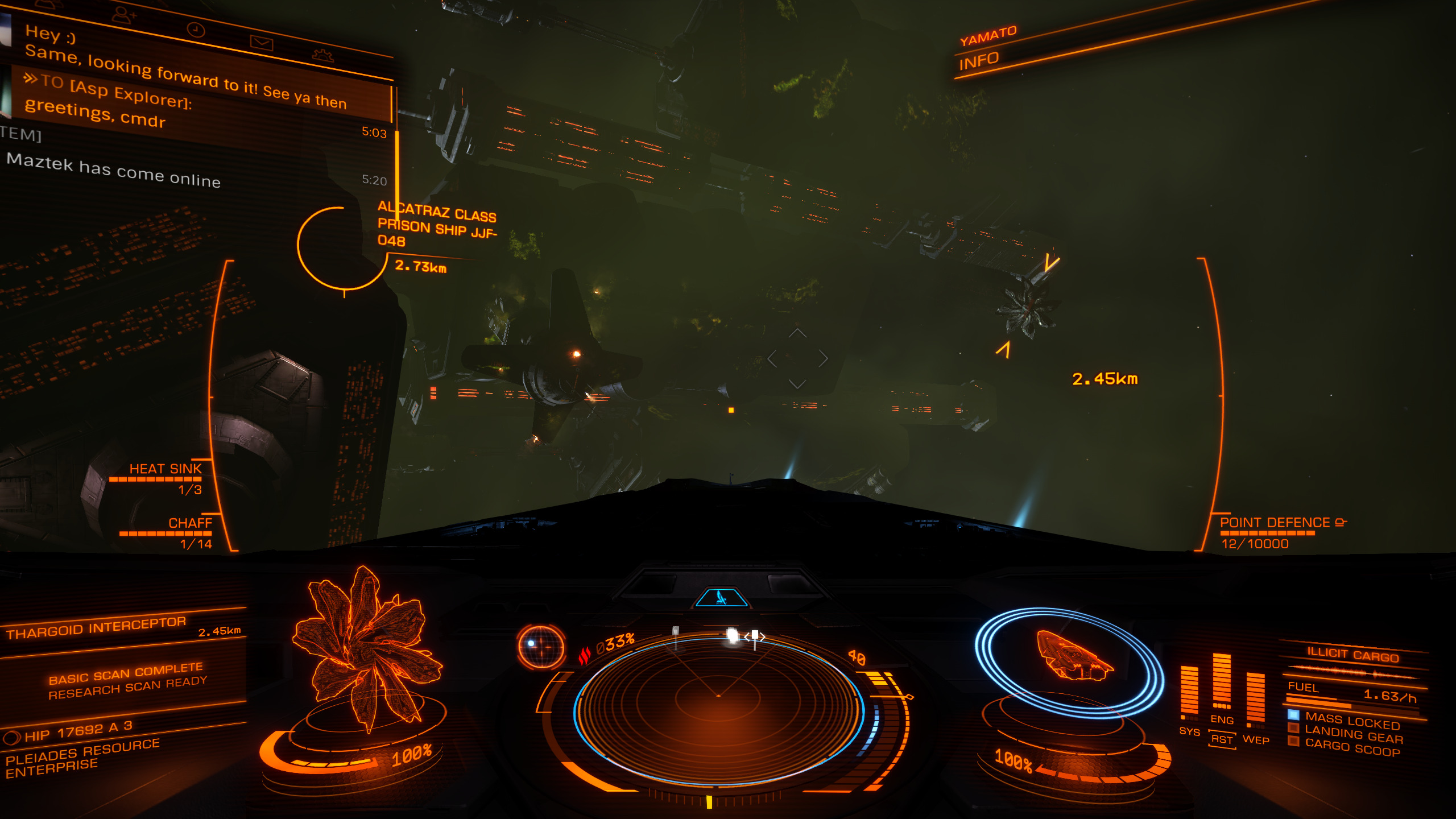
Task: Click the circular radar scanner
Action: (x=718, y=711)
